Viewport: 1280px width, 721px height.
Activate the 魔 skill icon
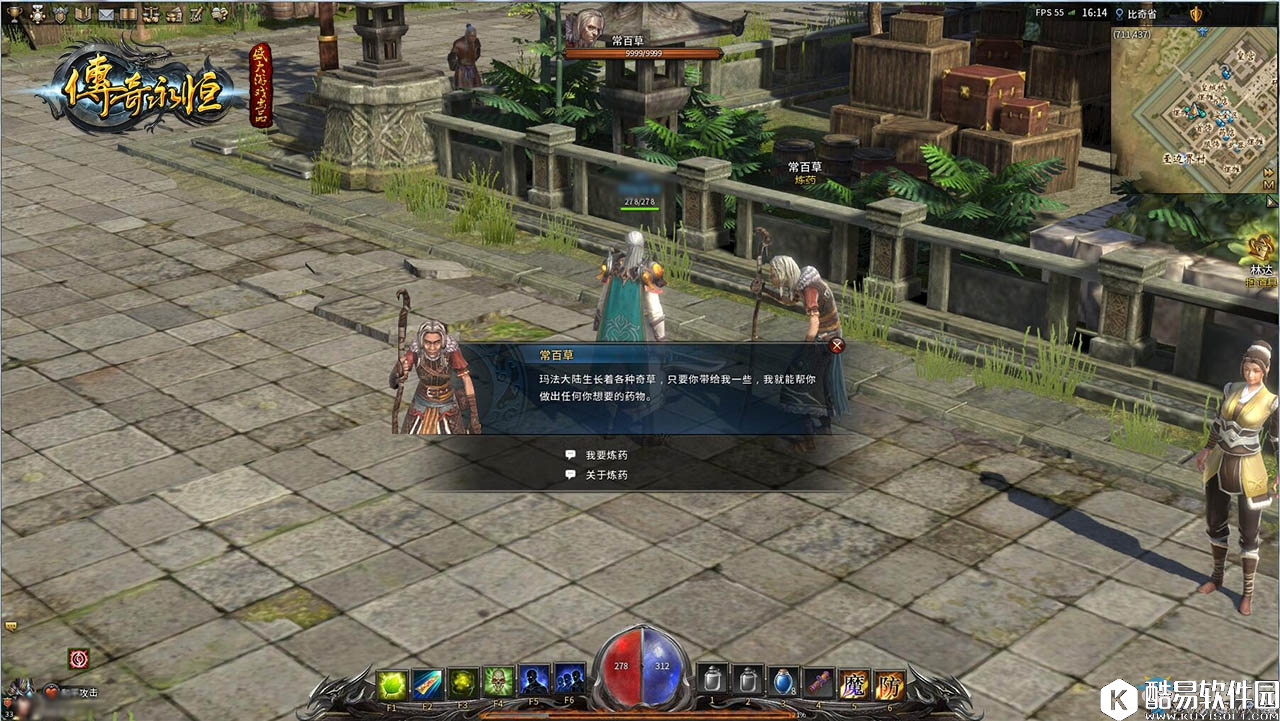[x=853, y=683]
